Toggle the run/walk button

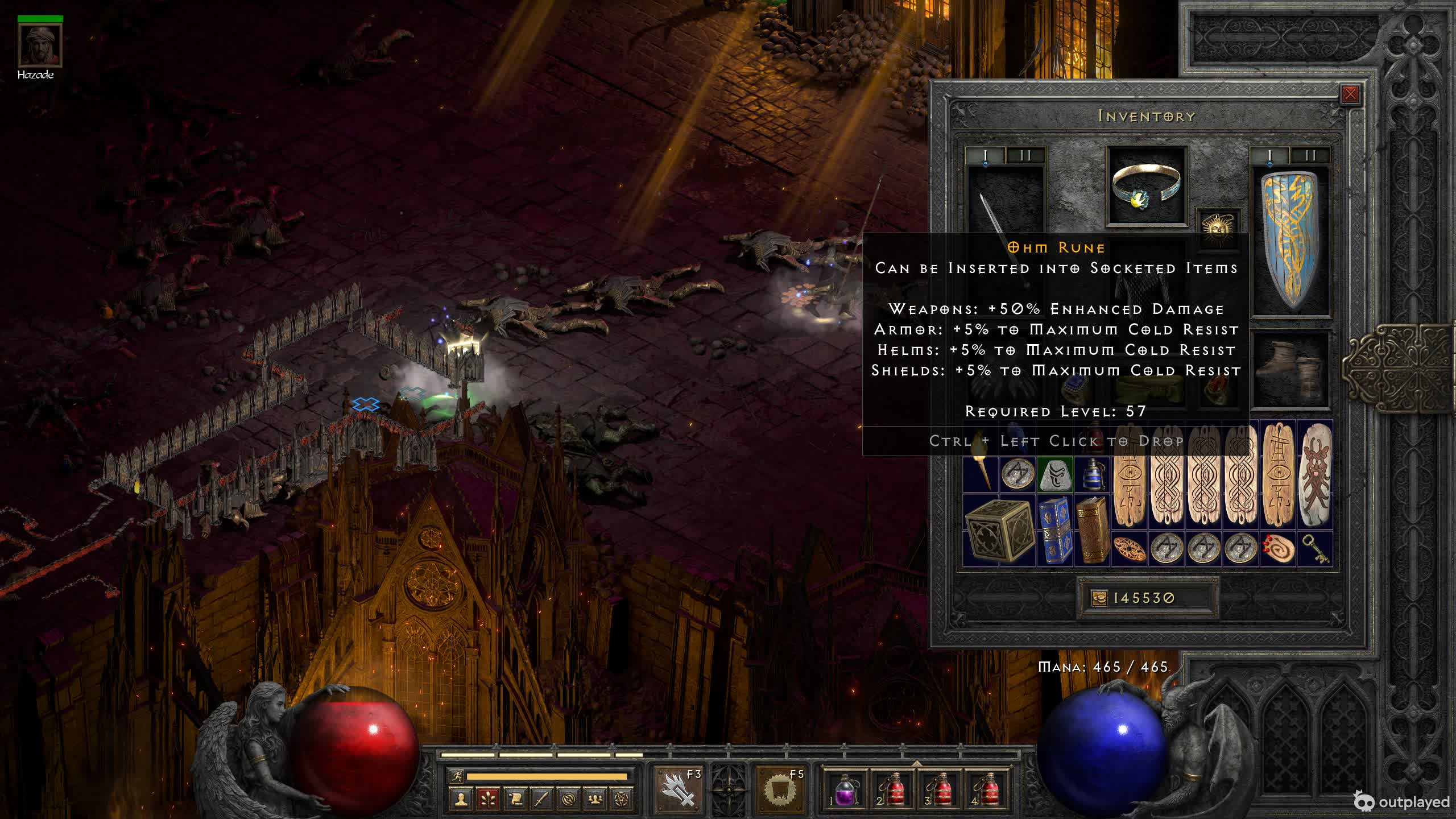tap(457, 776)
